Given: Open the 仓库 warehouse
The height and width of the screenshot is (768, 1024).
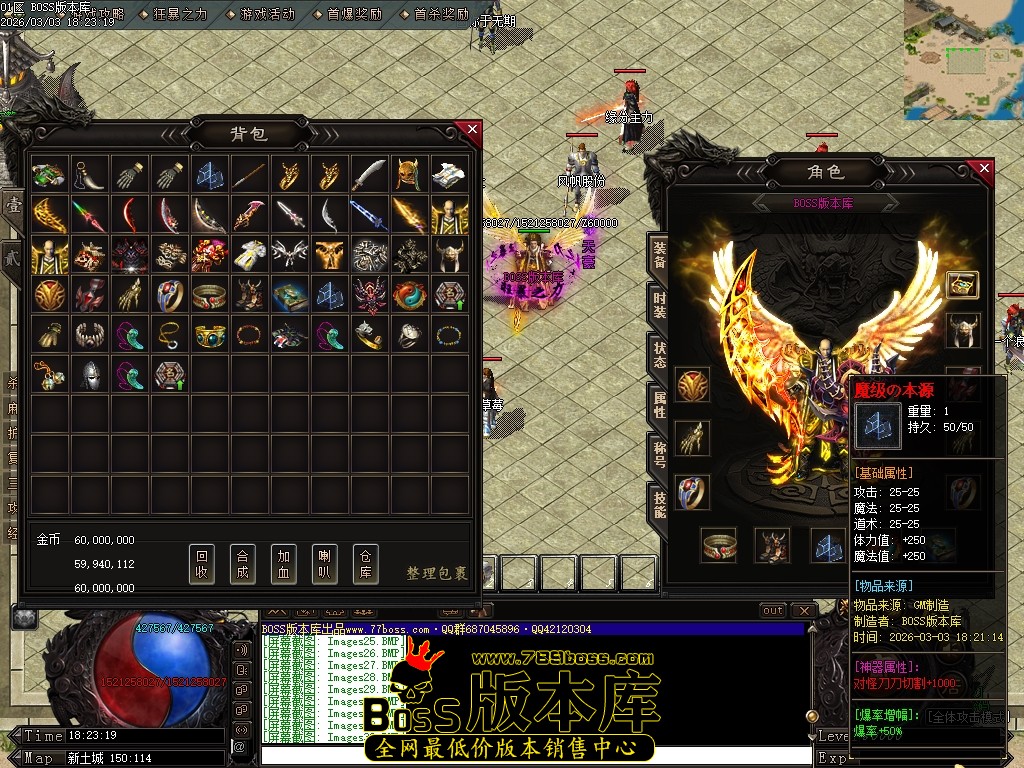Looking at the screenshot, I should pos(366,564).
